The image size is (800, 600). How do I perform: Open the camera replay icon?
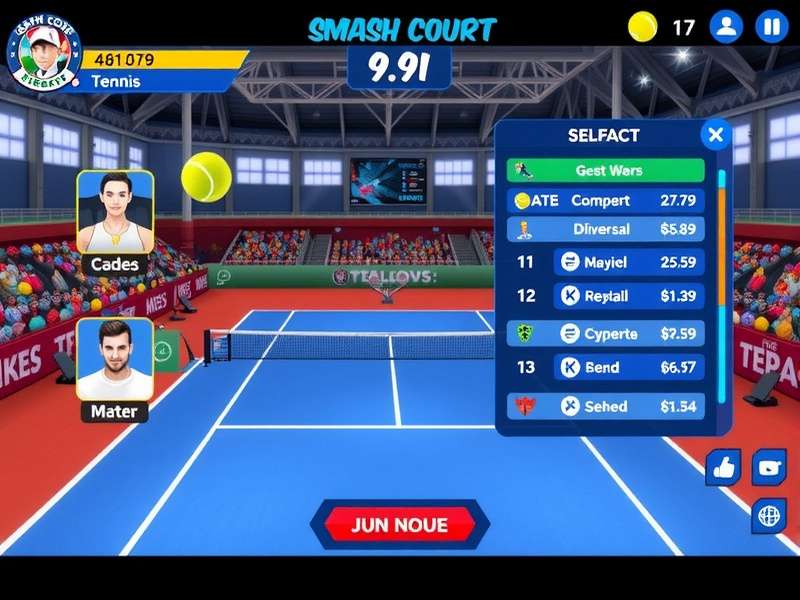click(x=769, y=467)
